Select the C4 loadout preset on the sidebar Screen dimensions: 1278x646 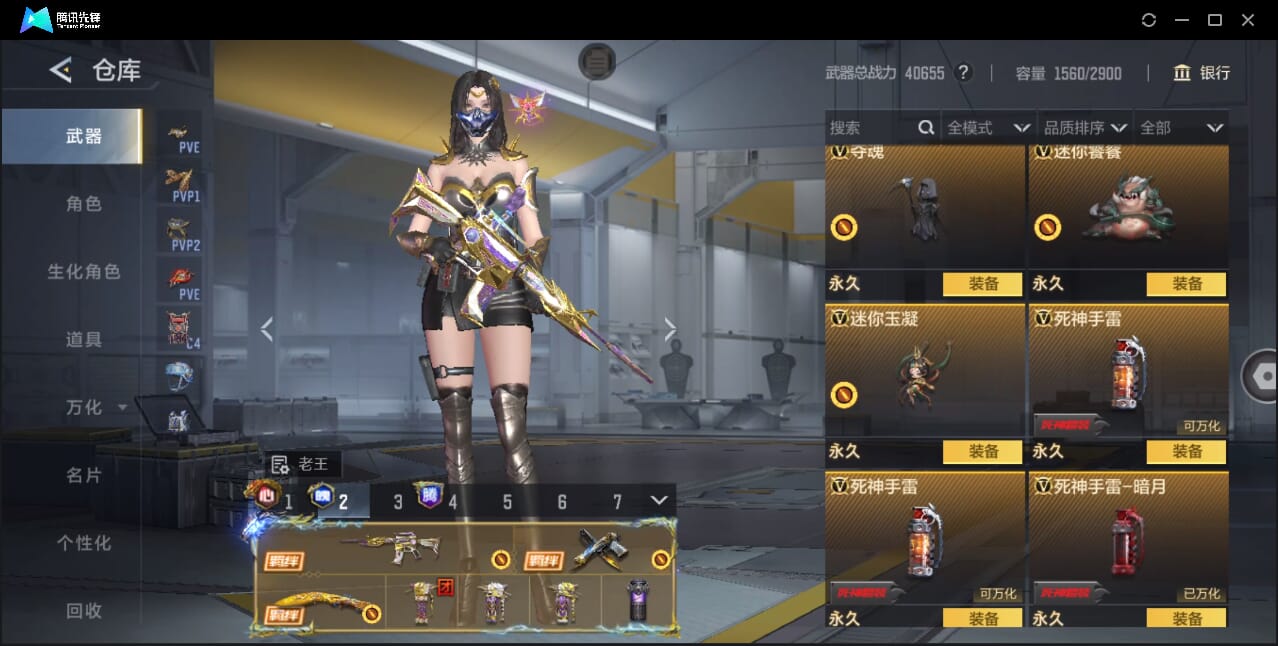pos(181,328)
